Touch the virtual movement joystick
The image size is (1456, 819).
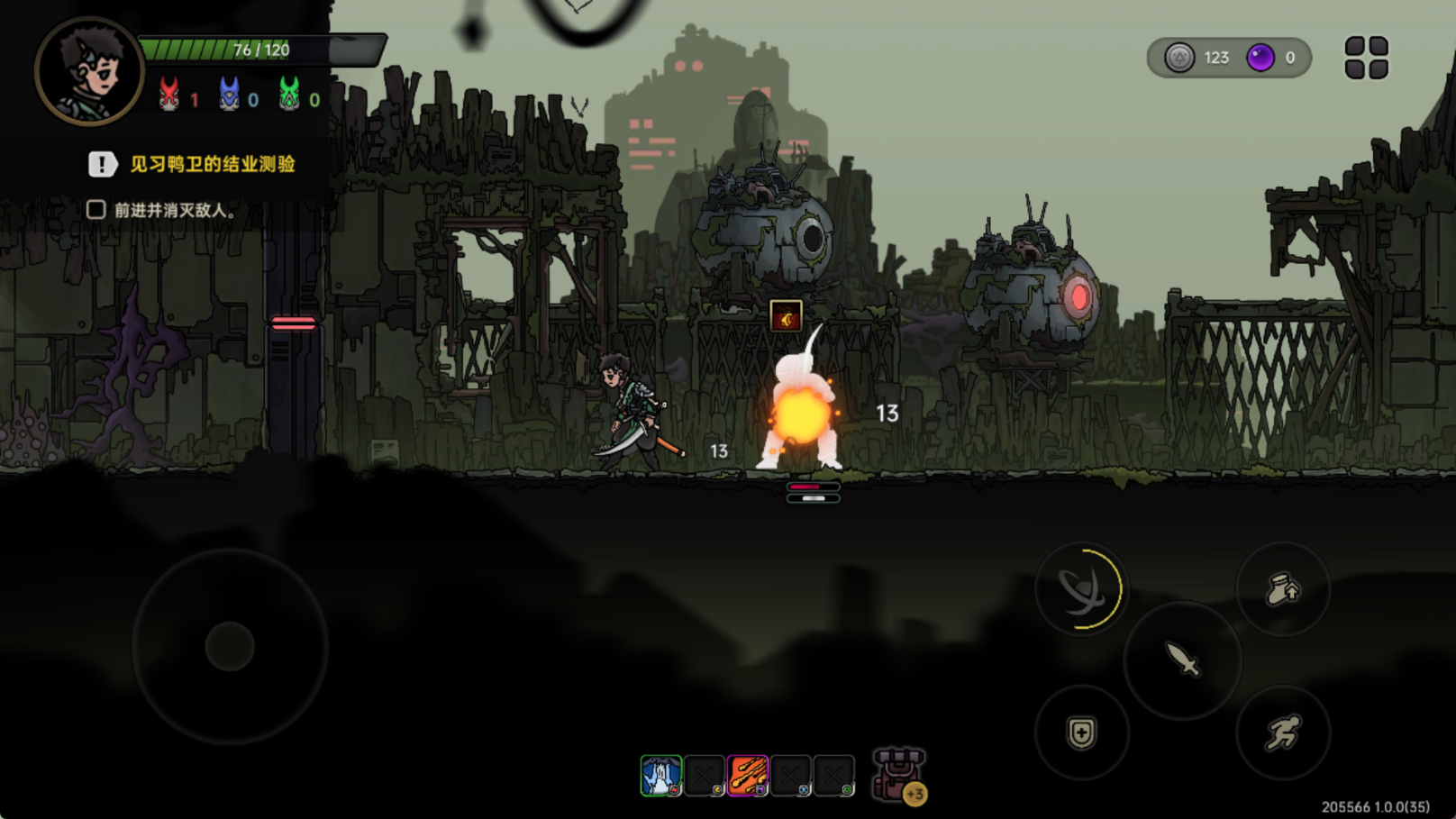[230, 646]
